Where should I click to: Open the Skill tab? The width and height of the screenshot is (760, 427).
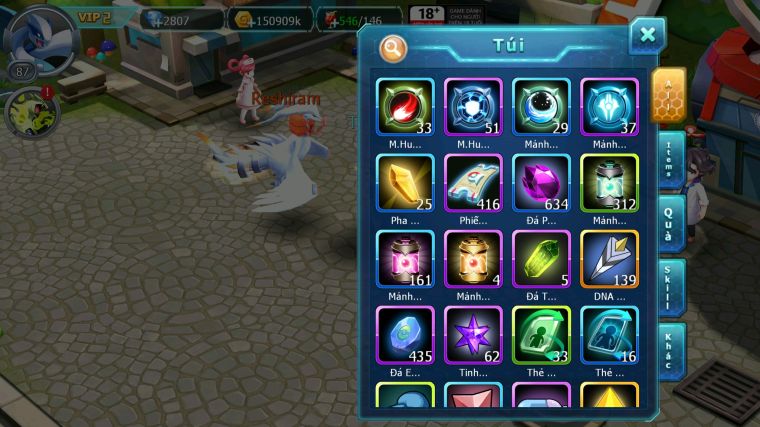coord(670,287)
